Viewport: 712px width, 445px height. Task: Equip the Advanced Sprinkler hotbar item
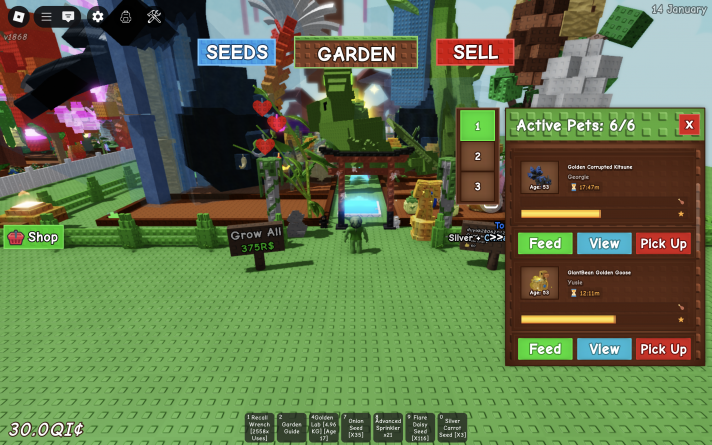point(388,427)
